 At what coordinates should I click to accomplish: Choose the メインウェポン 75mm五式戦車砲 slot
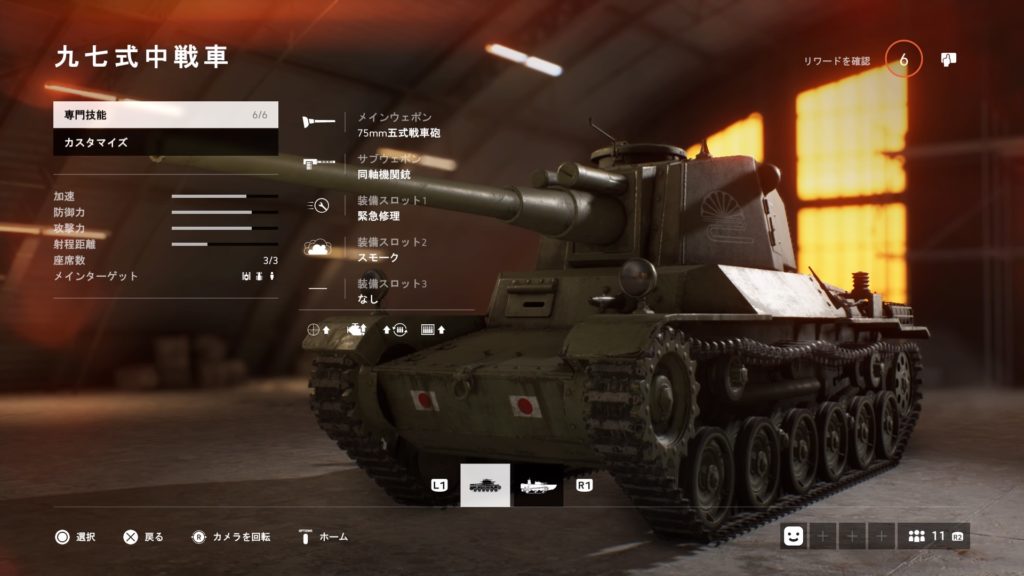pyautogui.click(x=398, y=124)
